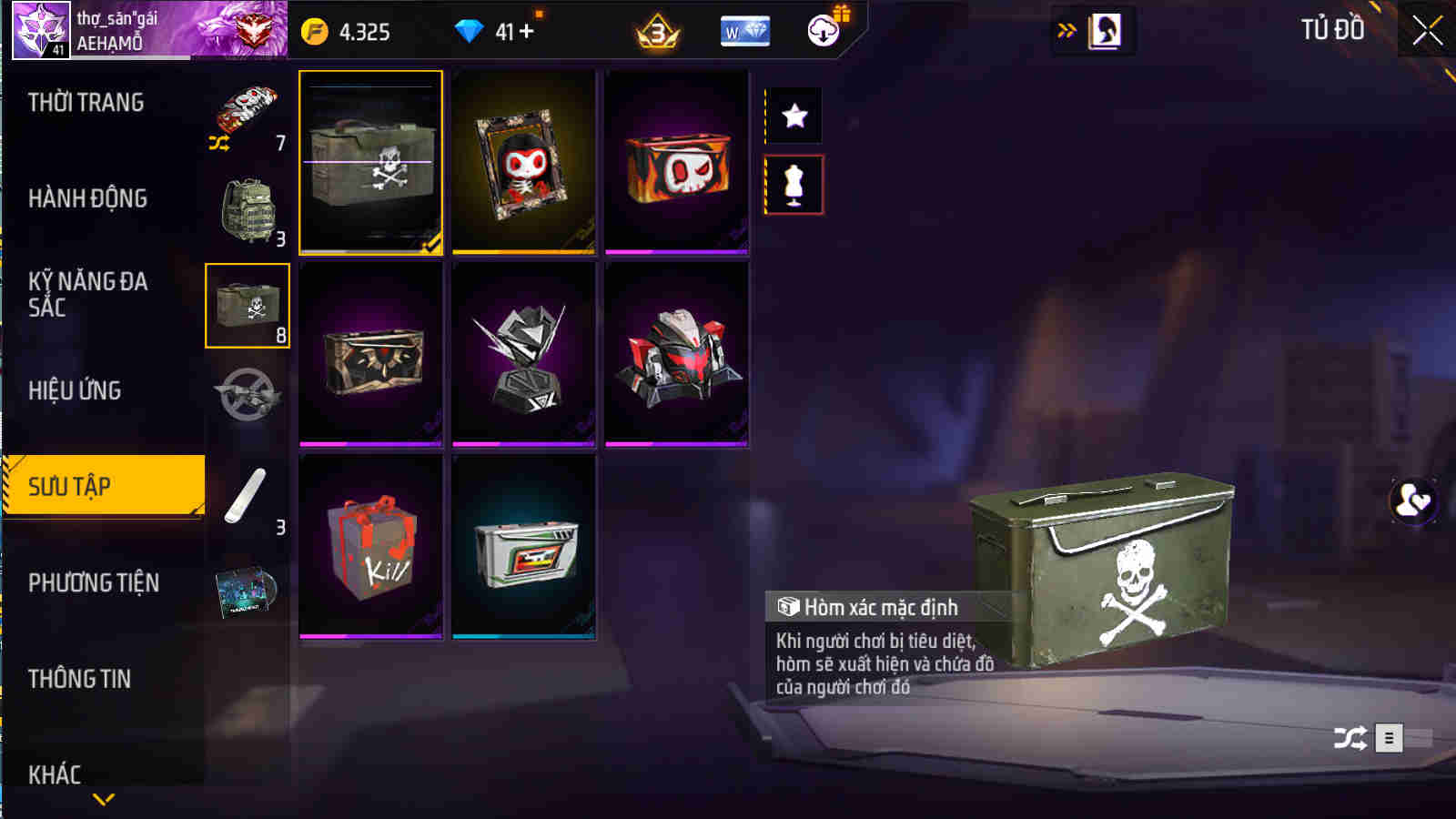This screenshot has height=819, width=1456.
Task: Click the cloud download icon
Action: tap(824, 30)
